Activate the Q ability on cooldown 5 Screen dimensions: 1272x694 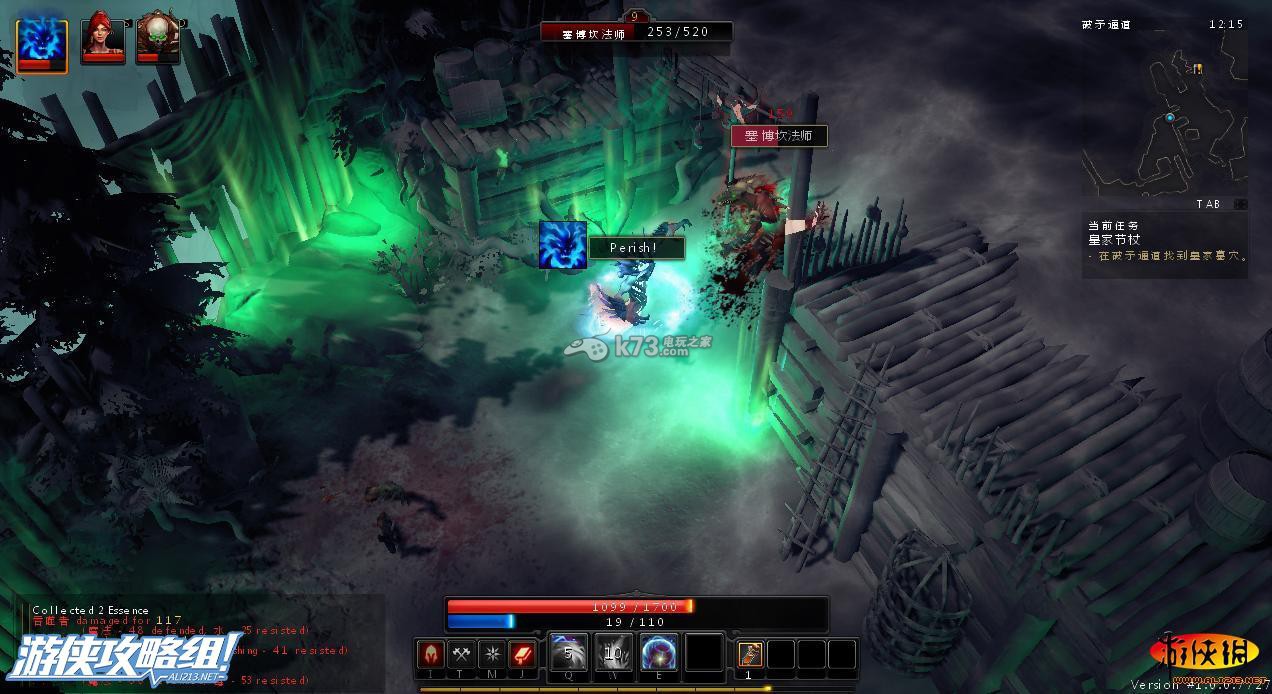click(x=568, y=653)
